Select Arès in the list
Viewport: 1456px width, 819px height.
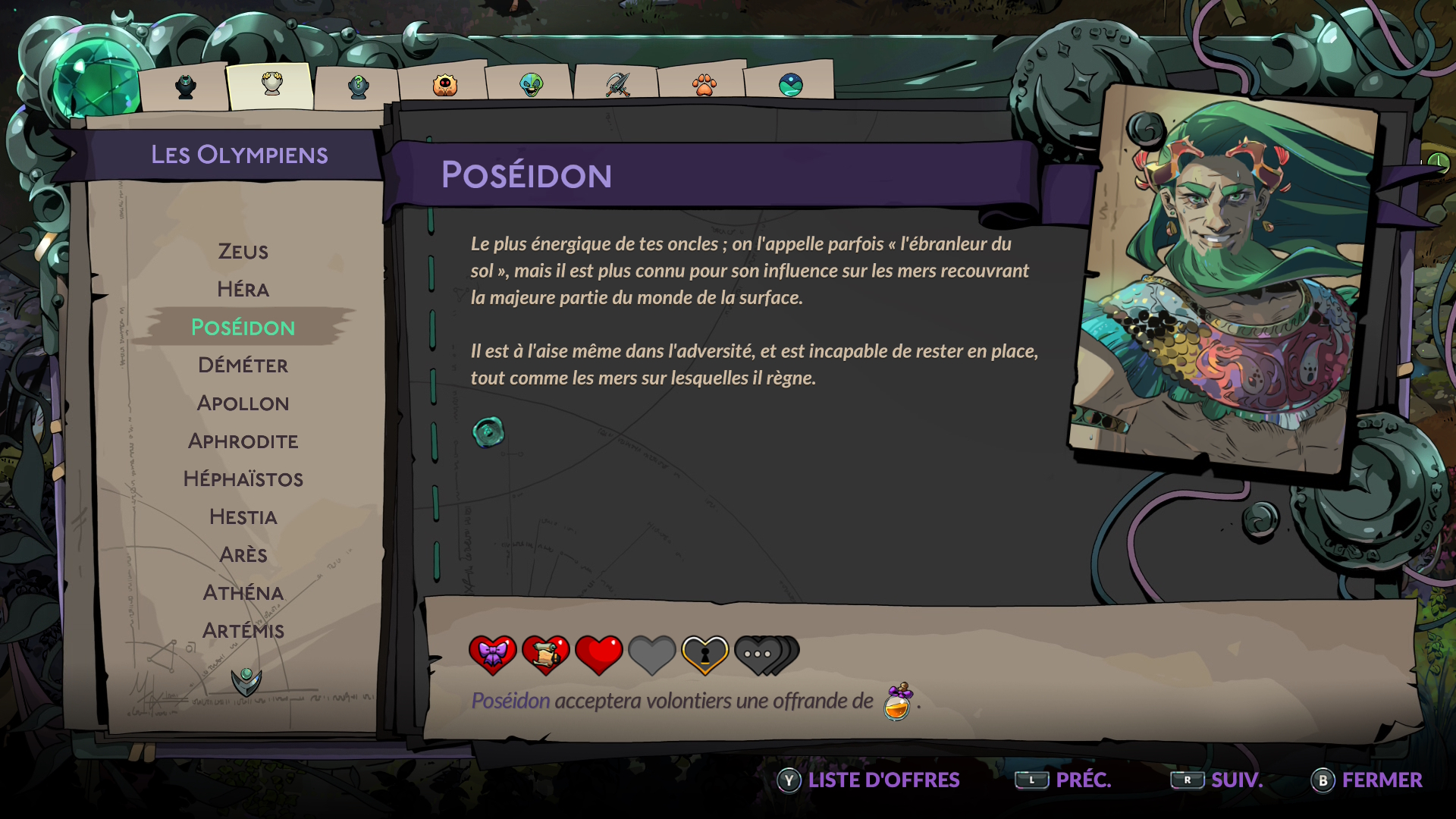click(x=243, y=555)
